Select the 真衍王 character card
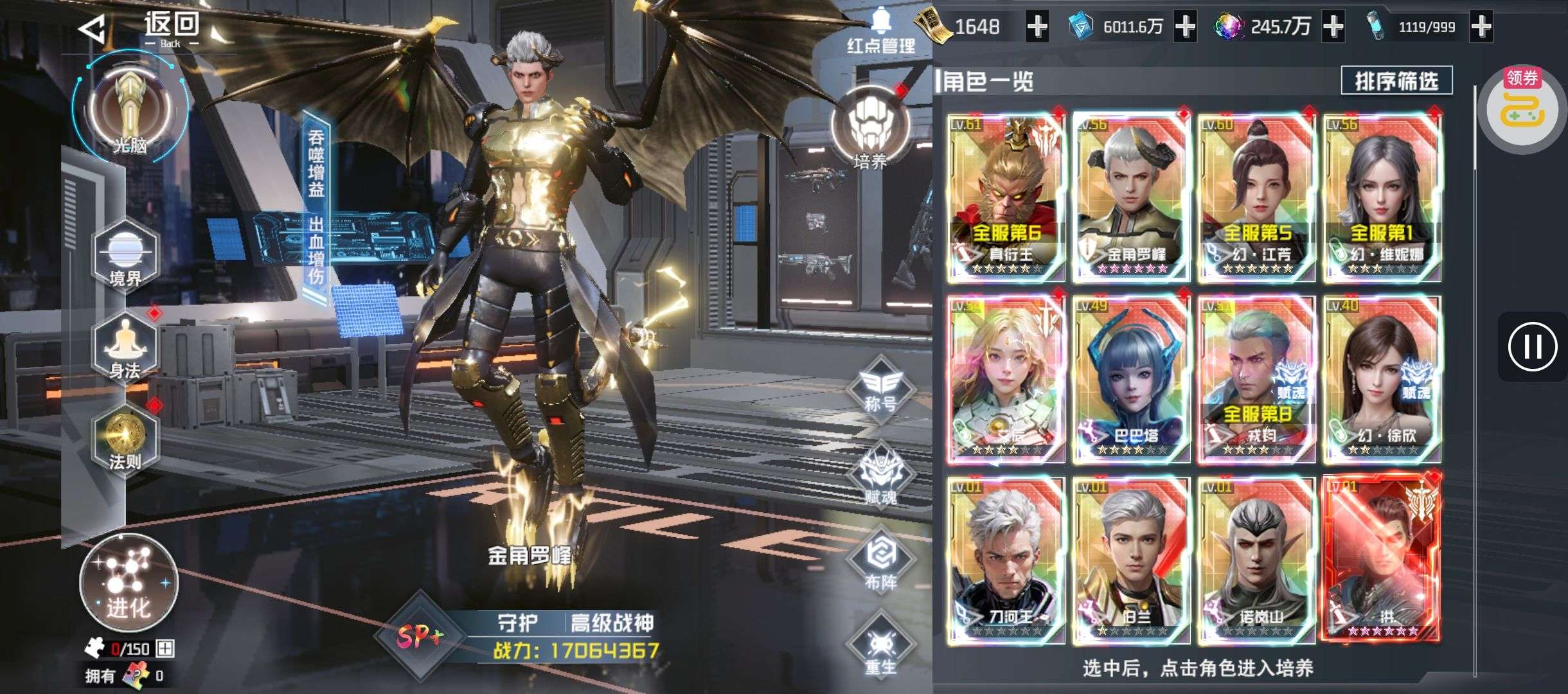1568x694 pixels. (1006, 198)
